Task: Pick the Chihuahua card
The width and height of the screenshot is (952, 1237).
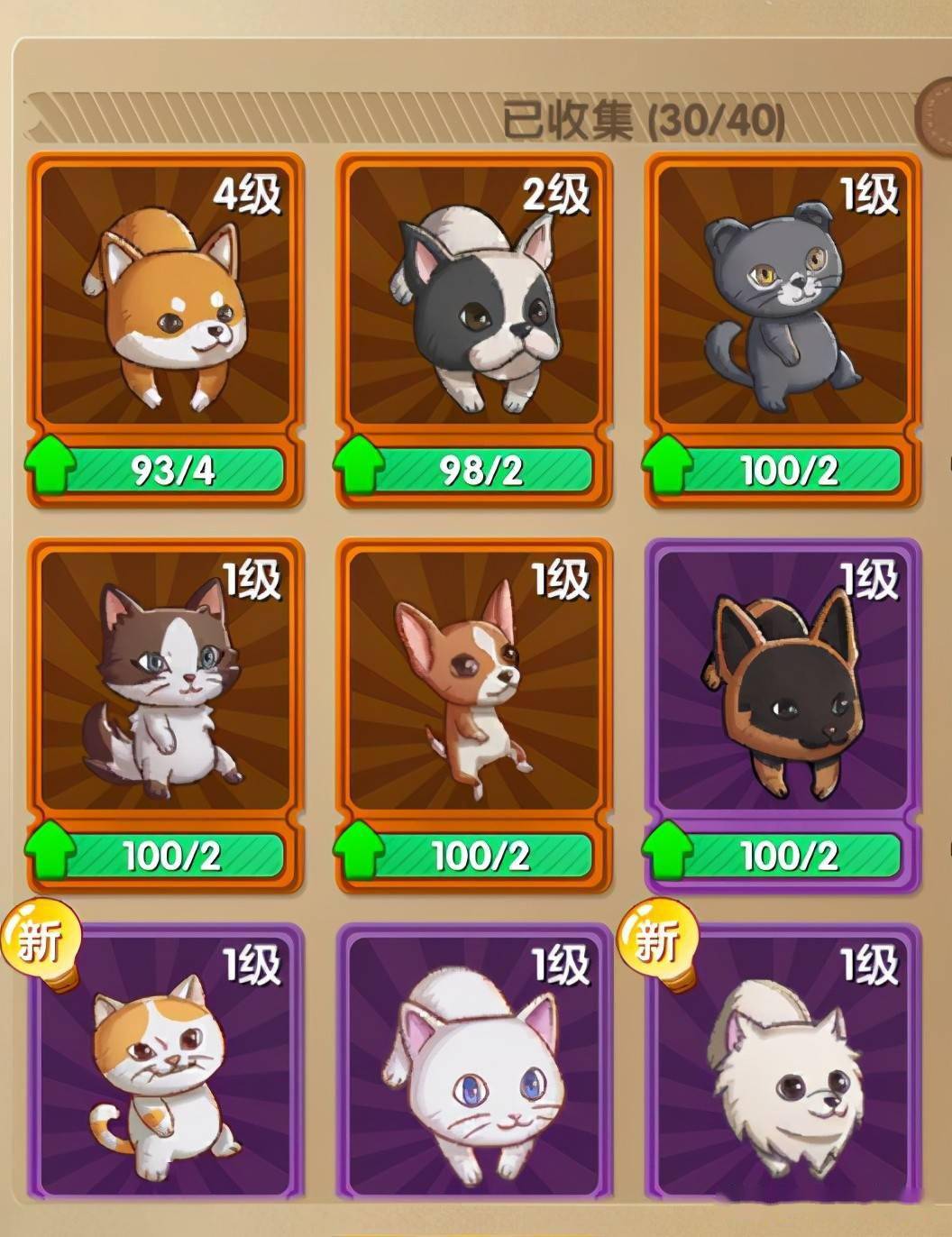Action: (475, 683)
